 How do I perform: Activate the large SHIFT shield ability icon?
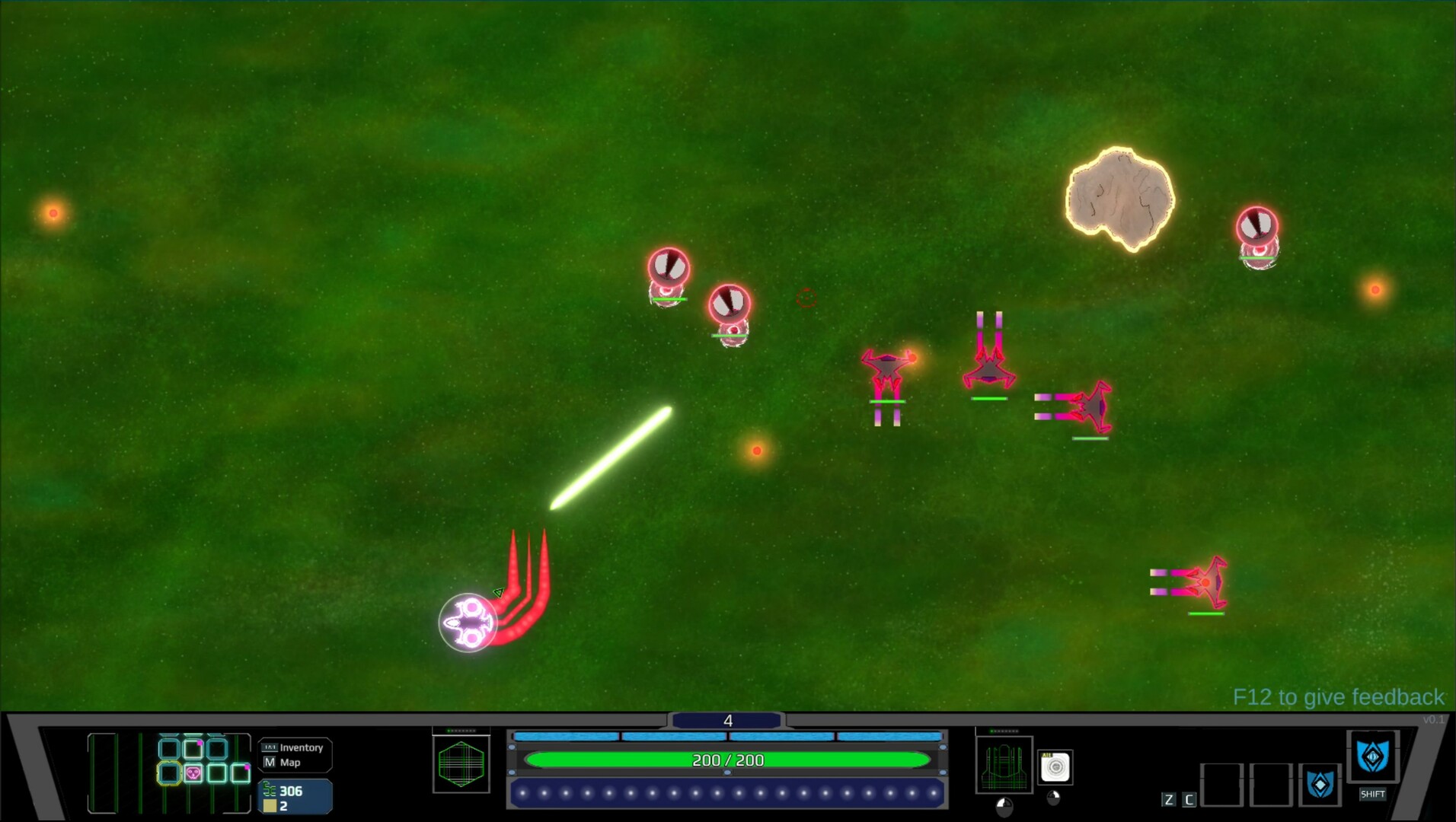click(1374, 757)
